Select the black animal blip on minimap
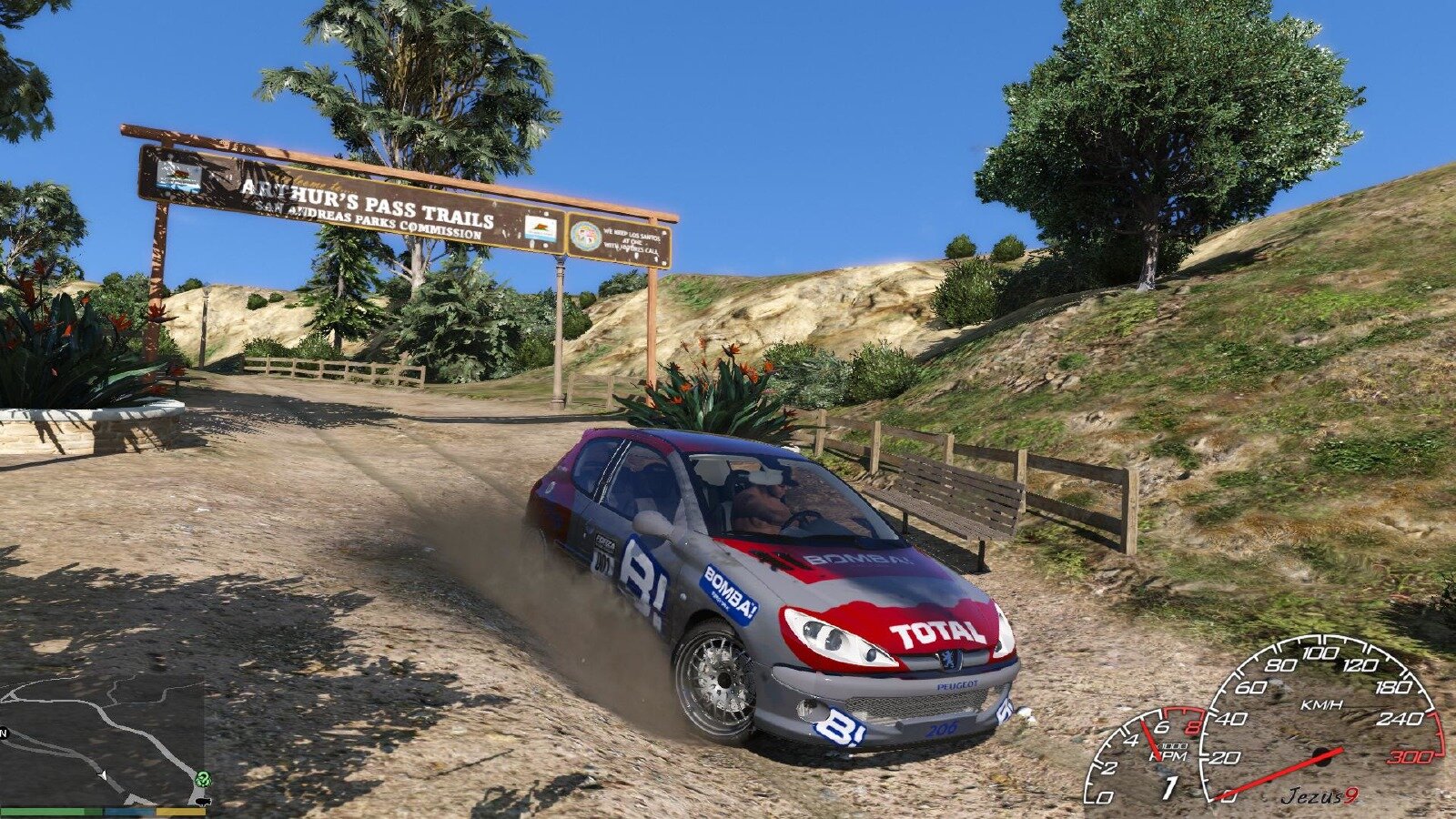This screenshot has width=1456, height=819. coord(201,800)
